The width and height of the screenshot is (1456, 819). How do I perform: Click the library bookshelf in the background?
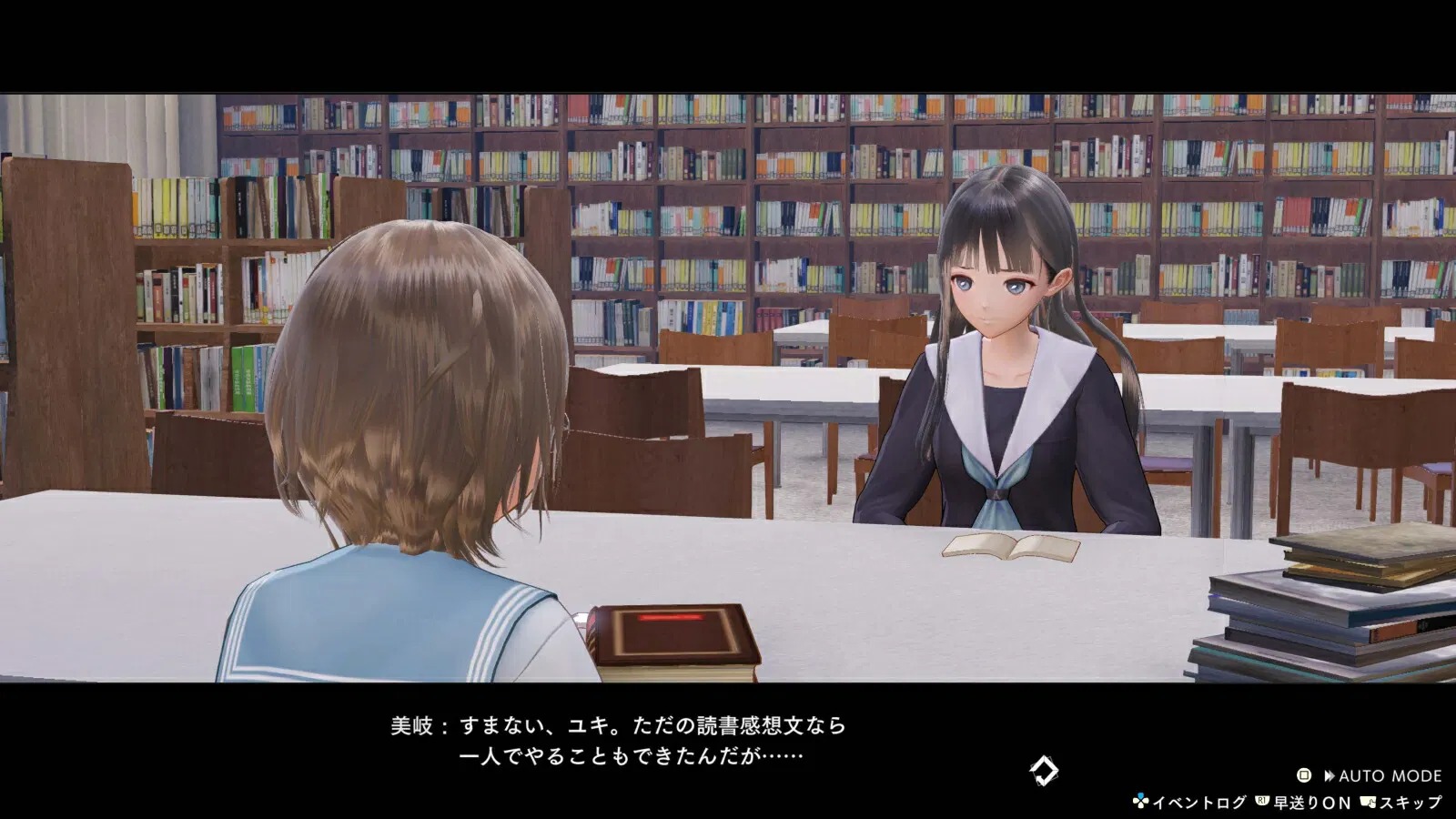click(728, 164)
